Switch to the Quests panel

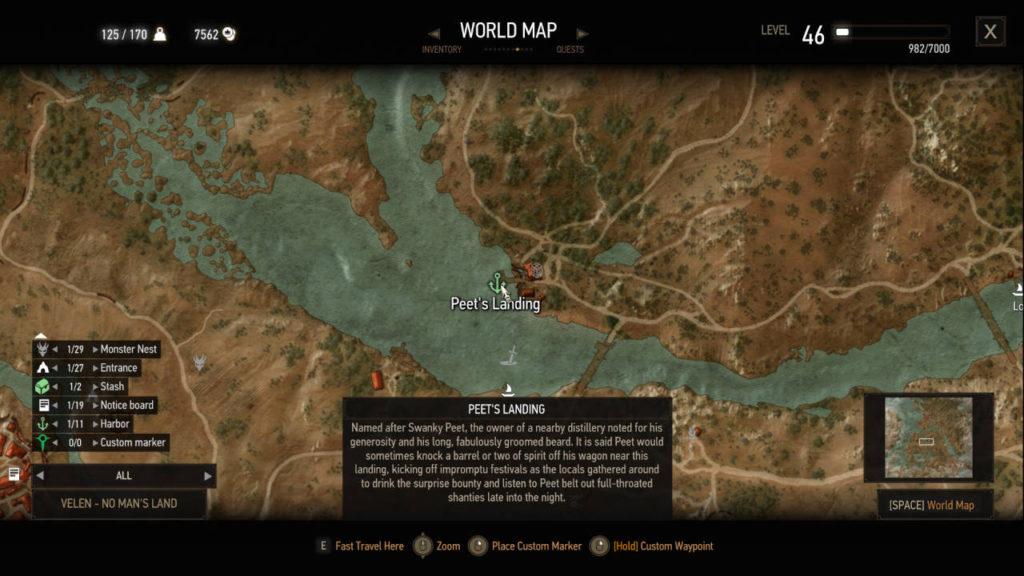tap(570, 49)
